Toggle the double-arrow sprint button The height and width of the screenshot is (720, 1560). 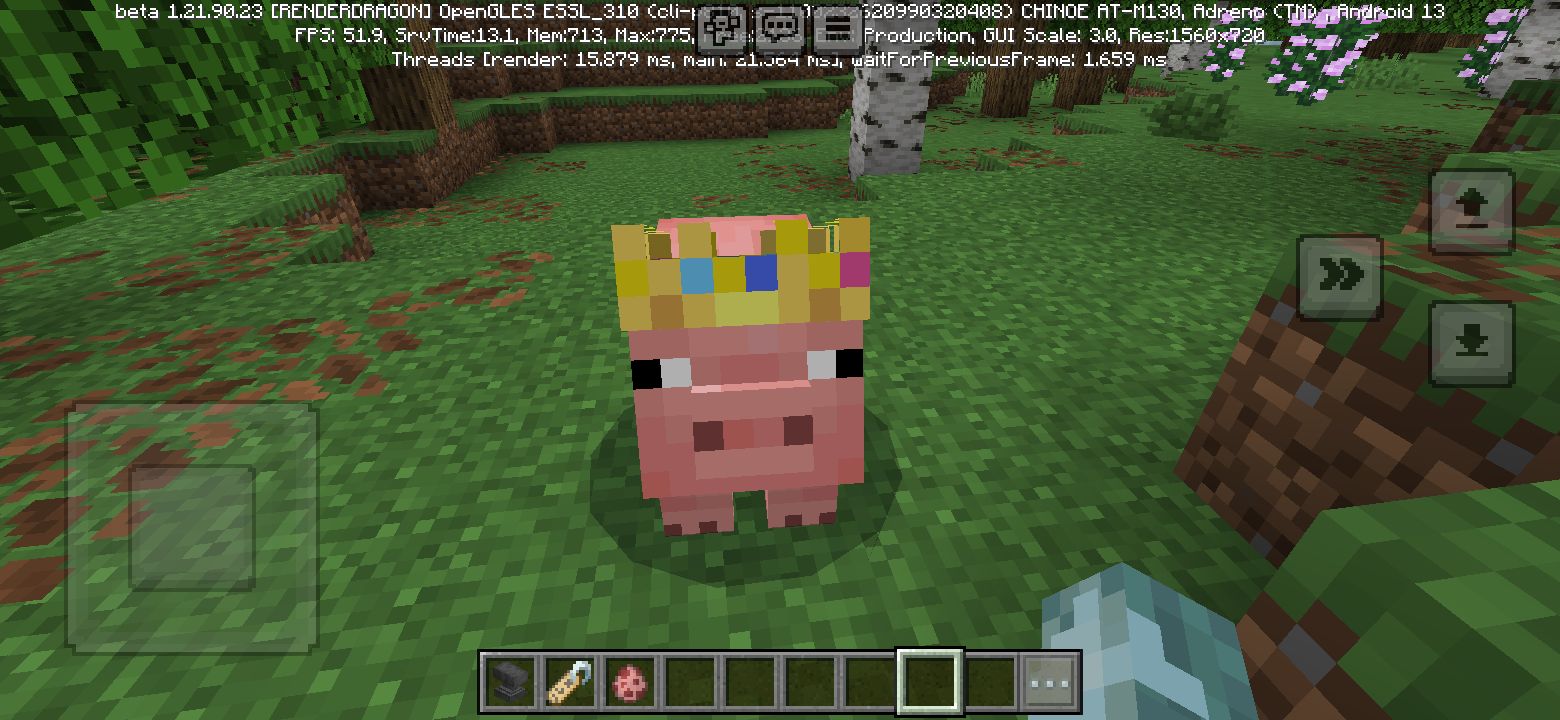[x=1340, y=277]
